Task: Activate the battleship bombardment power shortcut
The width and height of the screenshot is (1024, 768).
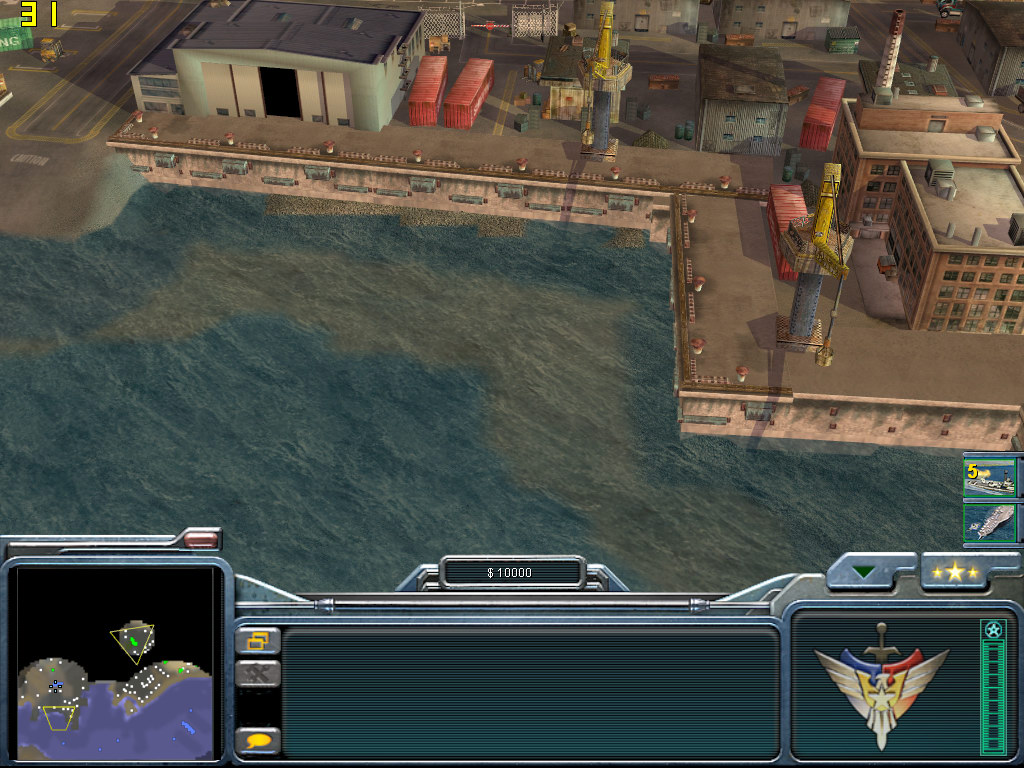Action: click(x=989, y=478)
